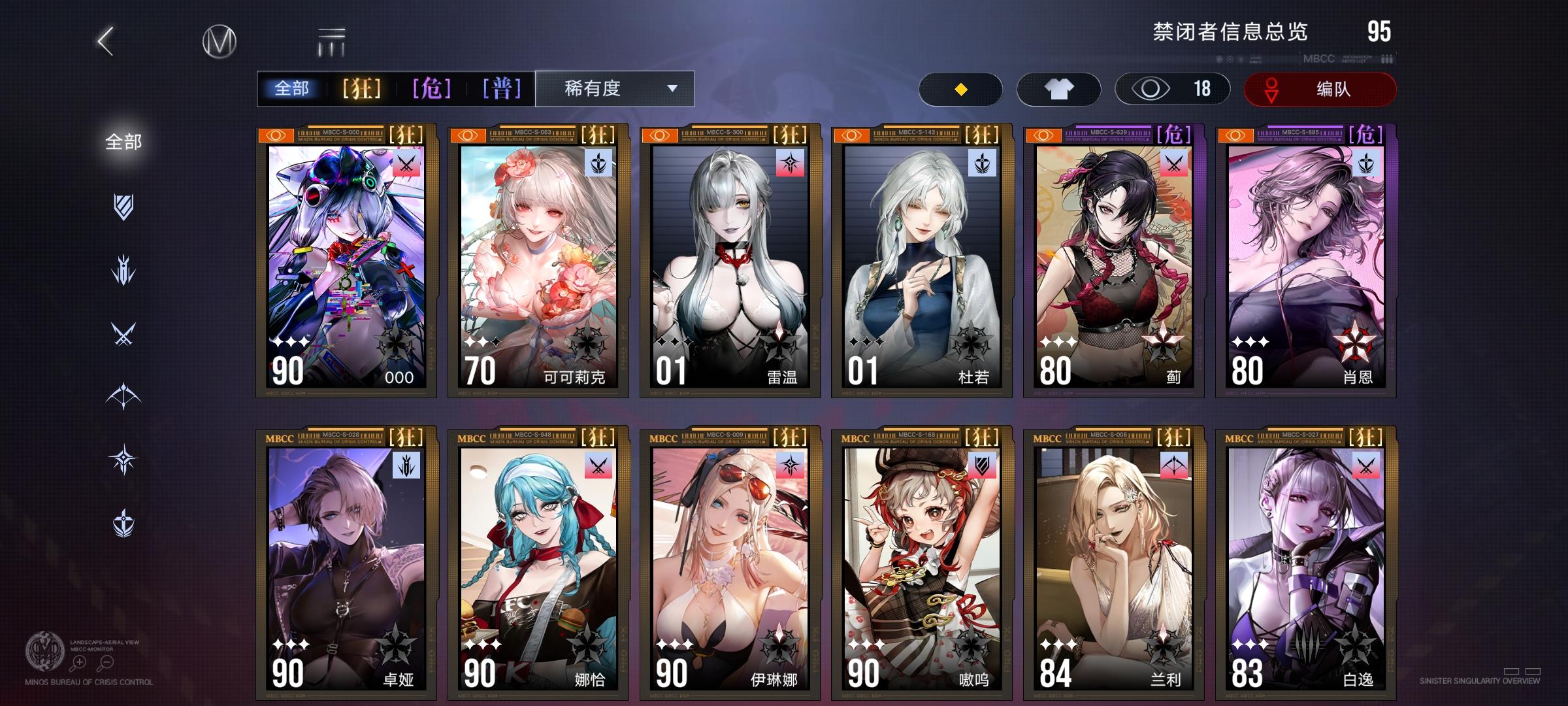
Task: Toggle the yellow diamond filter pill
Action: coord(960,89)
